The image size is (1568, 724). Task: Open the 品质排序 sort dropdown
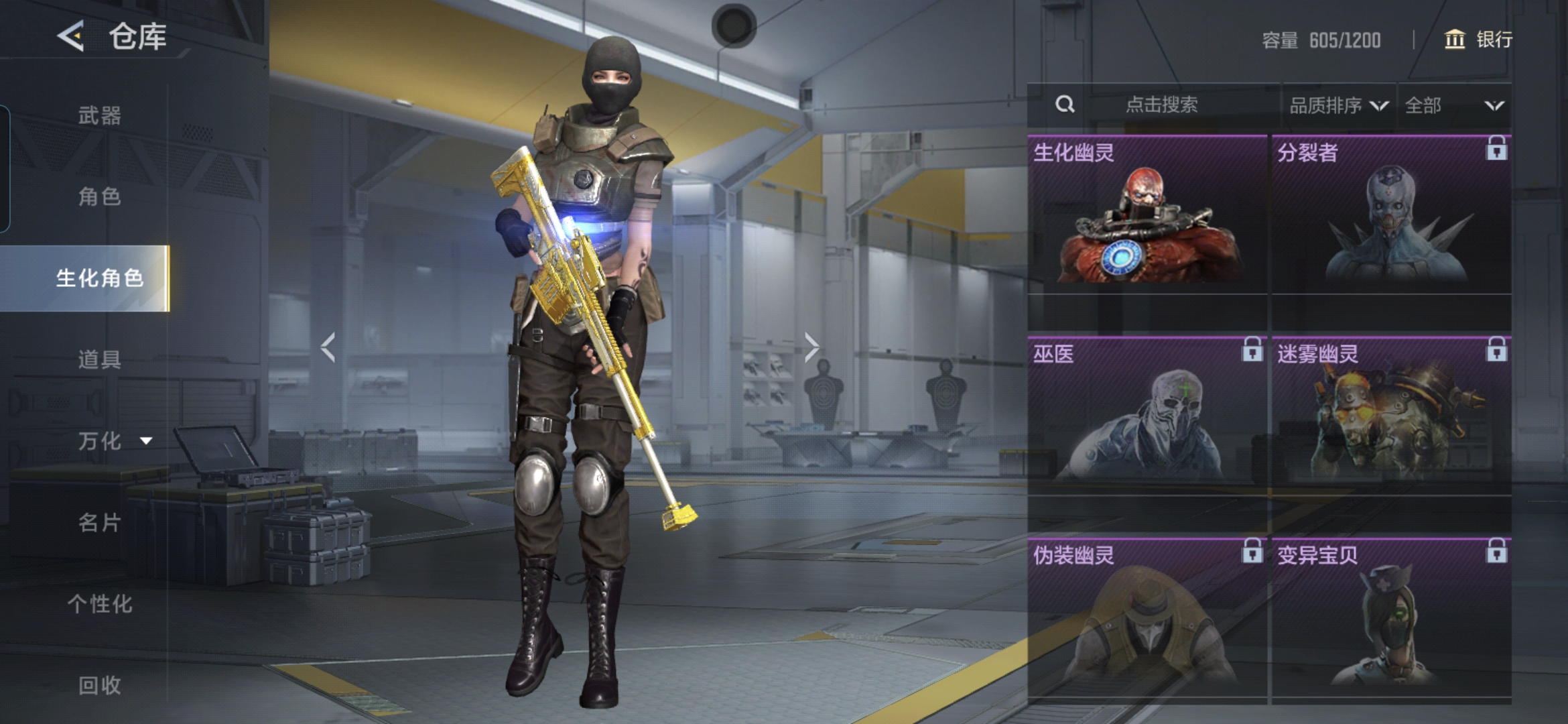click(x=1338, y=105)
